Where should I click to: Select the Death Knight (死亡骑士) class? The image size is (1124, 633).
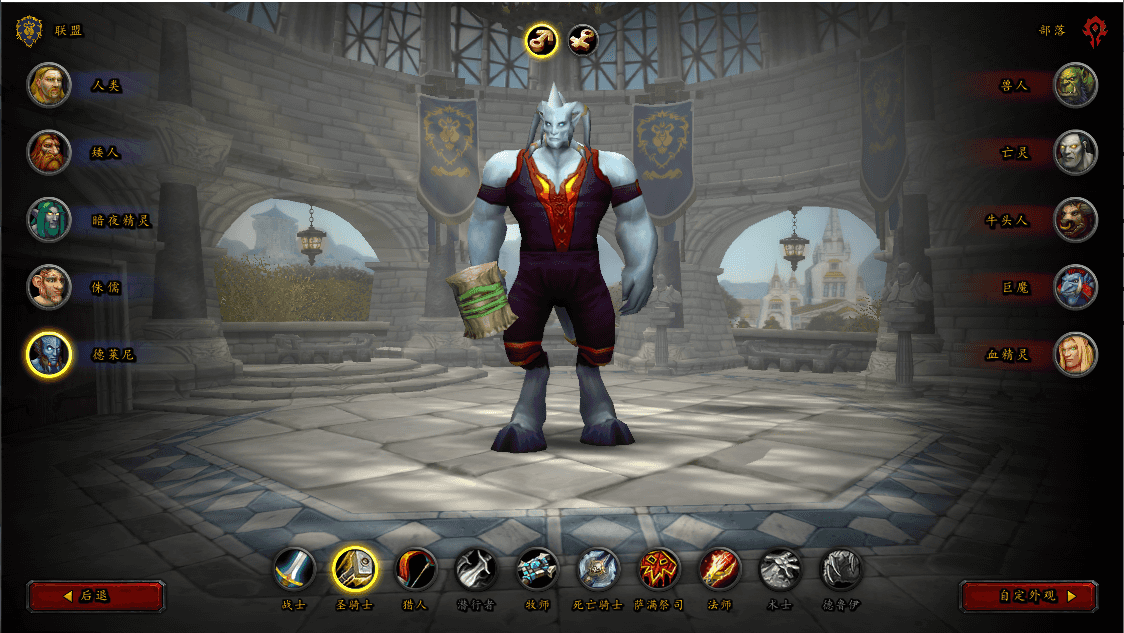598,569
